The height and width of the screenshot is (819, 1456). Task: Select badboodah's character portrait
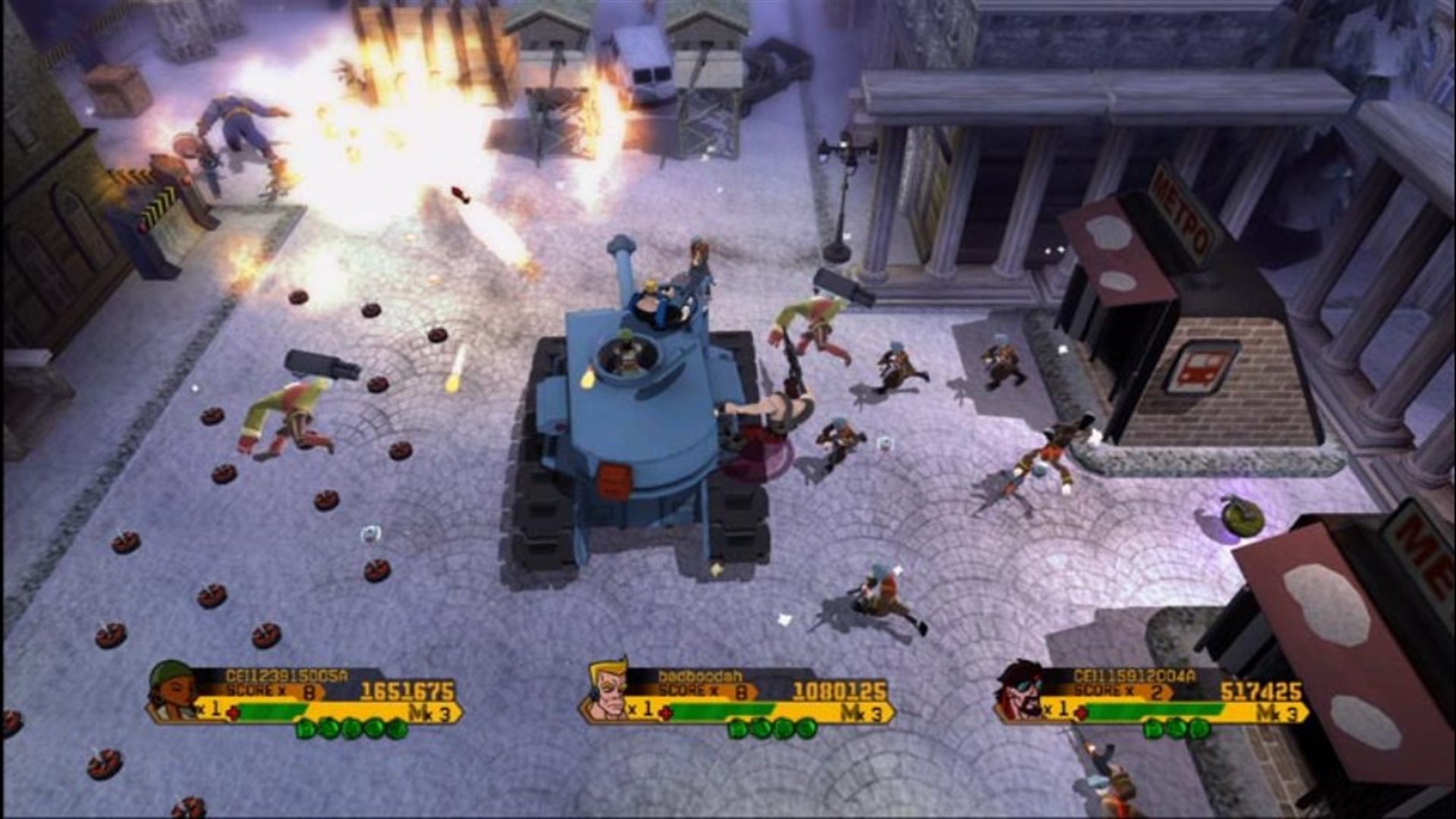(607, 690)
